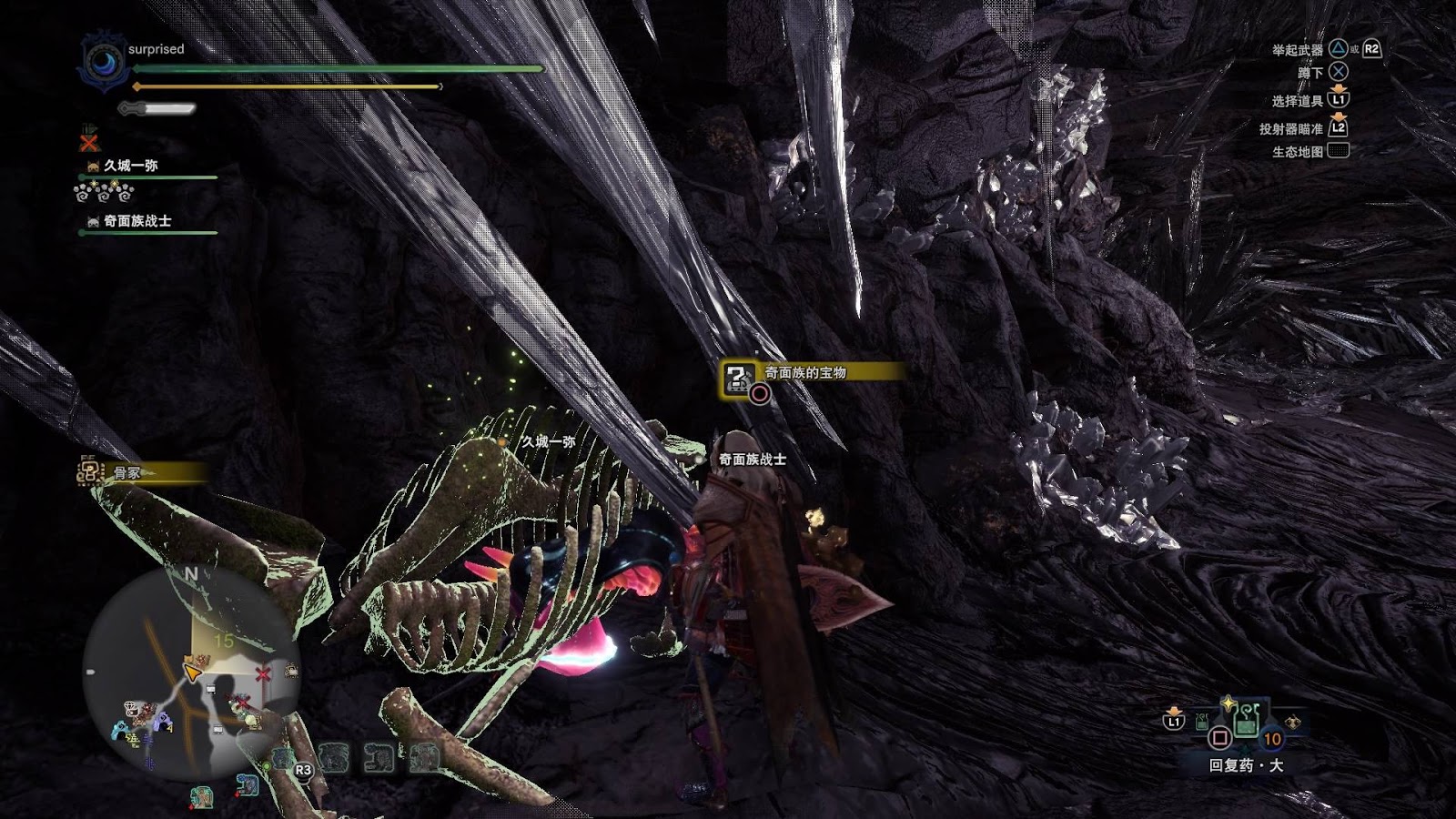Select the blue cave camp marker on minimap
Screen dimensions: 1456x819
click(x=119, y=730)
